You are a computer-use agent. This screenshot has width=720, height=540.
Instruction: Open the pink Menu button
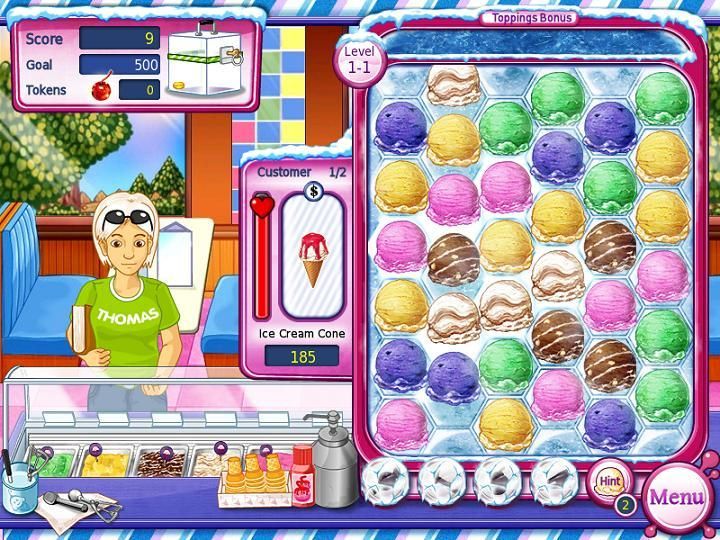[677, 497]
